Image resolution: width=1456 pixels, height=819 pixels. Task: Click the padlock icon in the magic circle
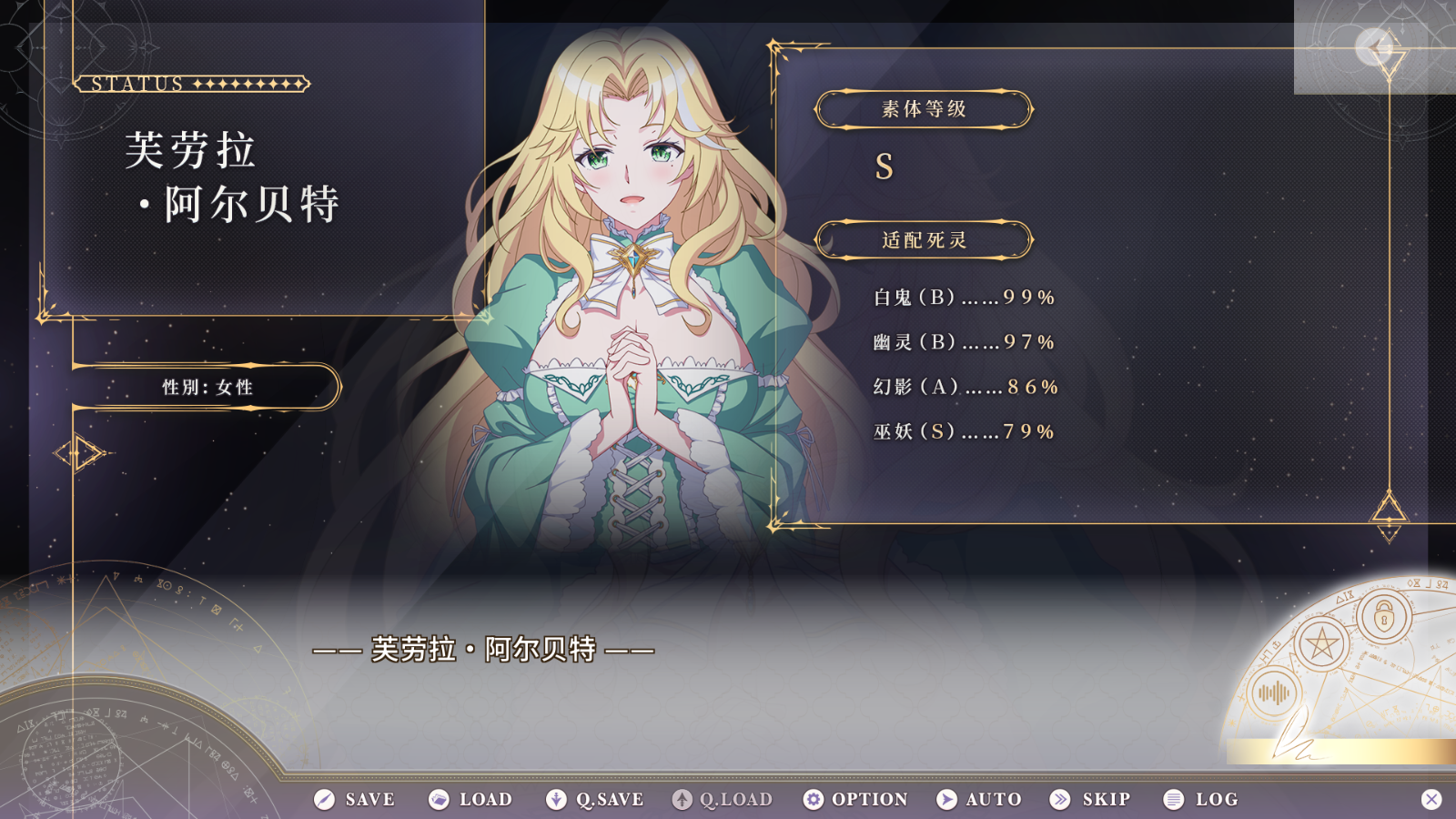1384,618
